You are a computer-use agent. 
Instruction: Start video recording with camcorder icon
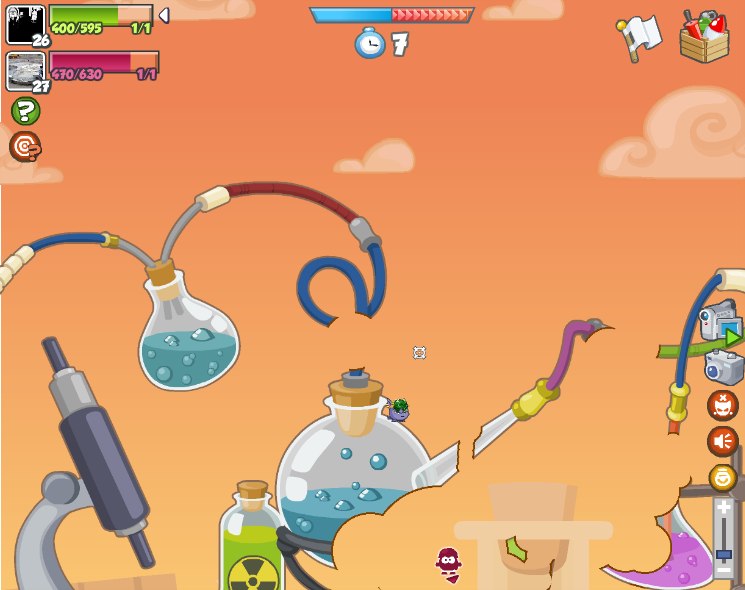point(720,325)
